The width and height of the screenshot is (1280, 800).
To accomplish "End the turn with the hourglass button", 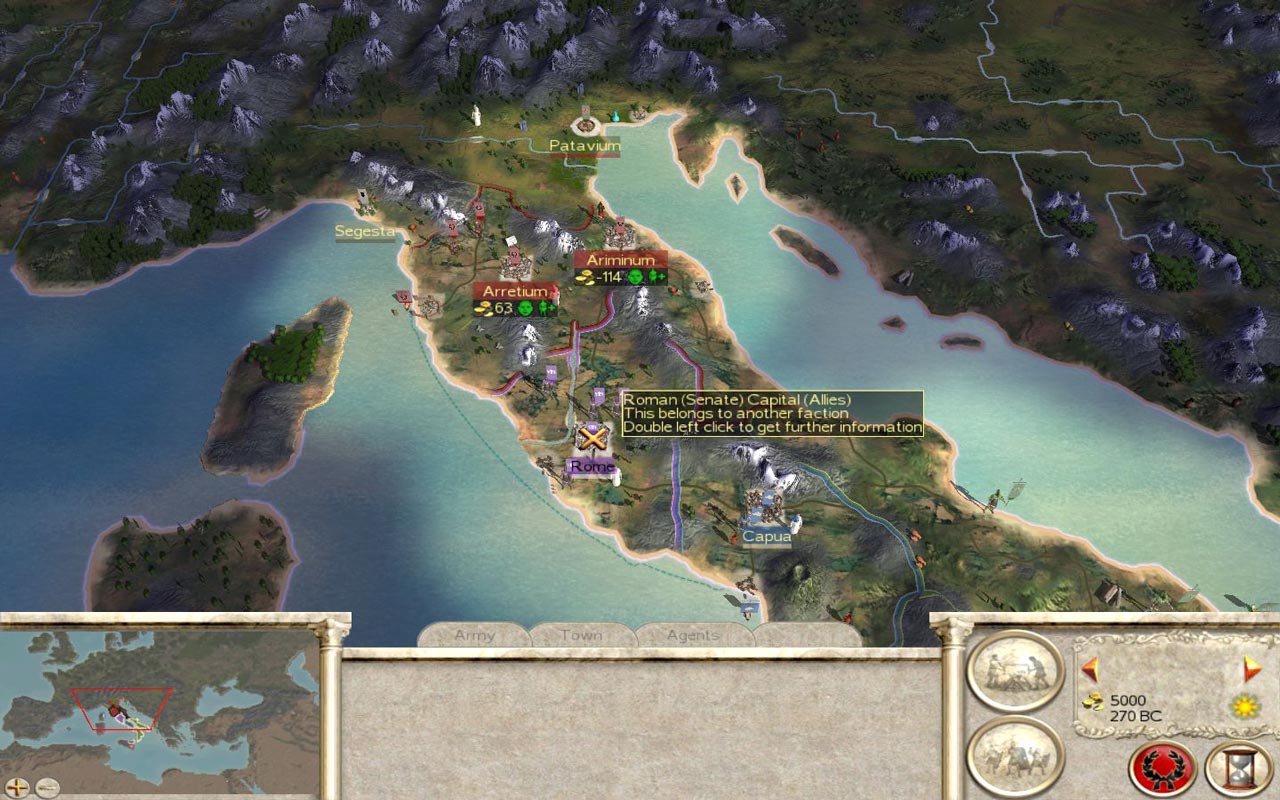I will tap(1238, 768).
